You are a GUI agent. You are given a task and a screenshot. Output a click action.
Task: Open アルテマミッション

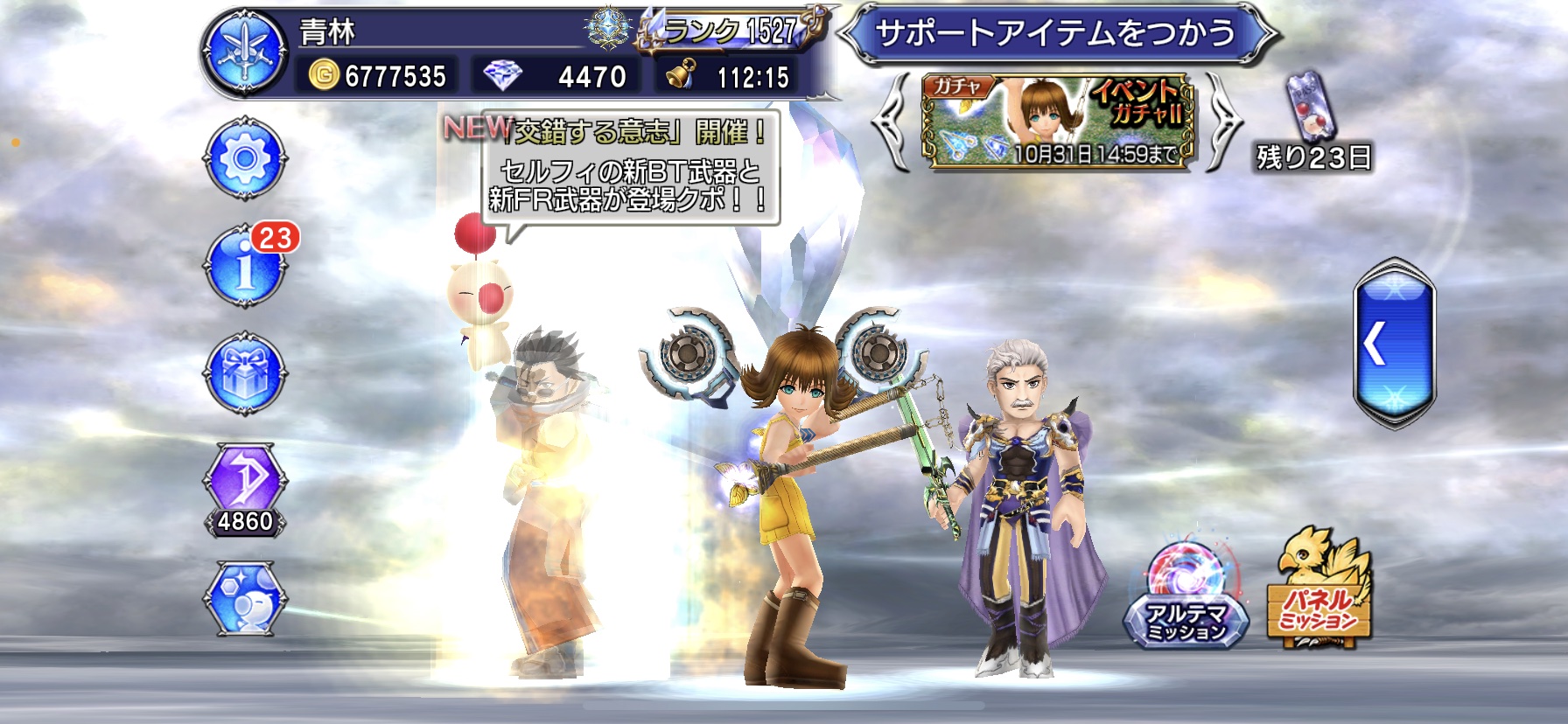1186,599
